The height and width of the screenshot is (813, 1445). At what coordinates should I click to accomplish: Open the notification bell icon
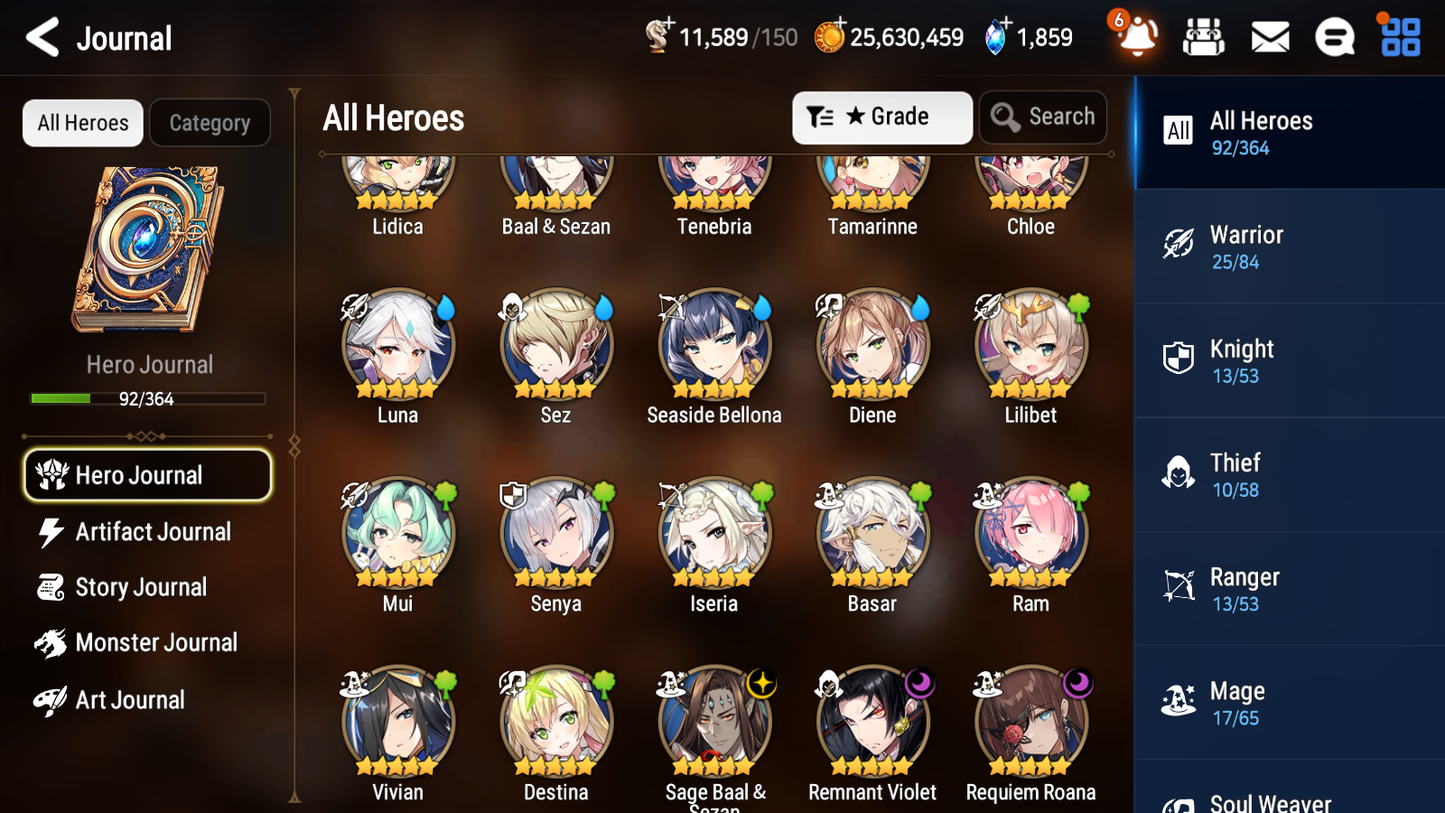pos(1135,36)
